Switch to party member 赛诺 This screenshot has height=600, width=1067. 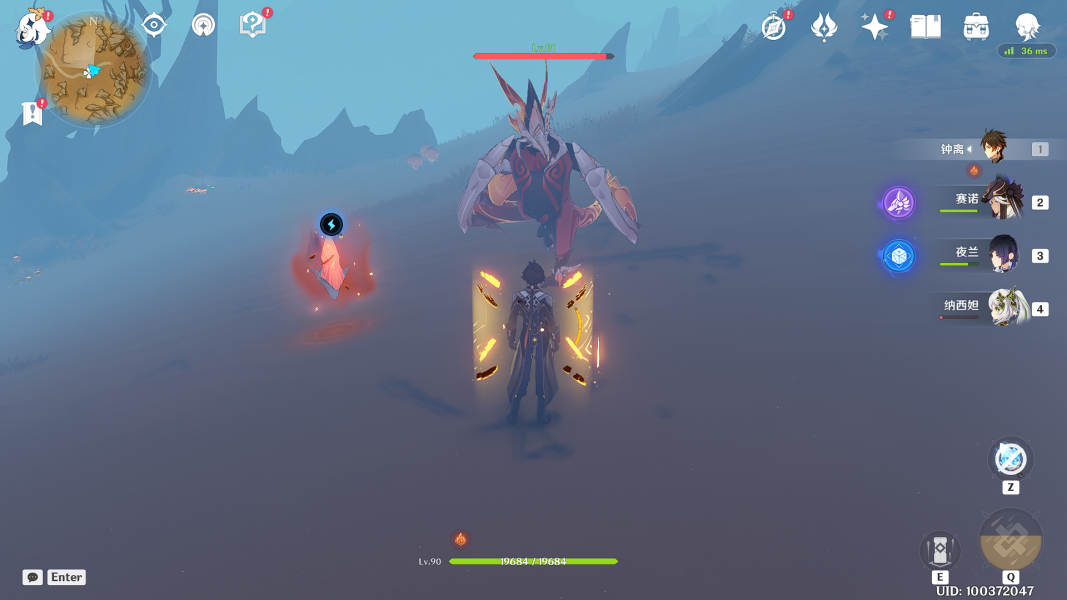[1000, 199]
